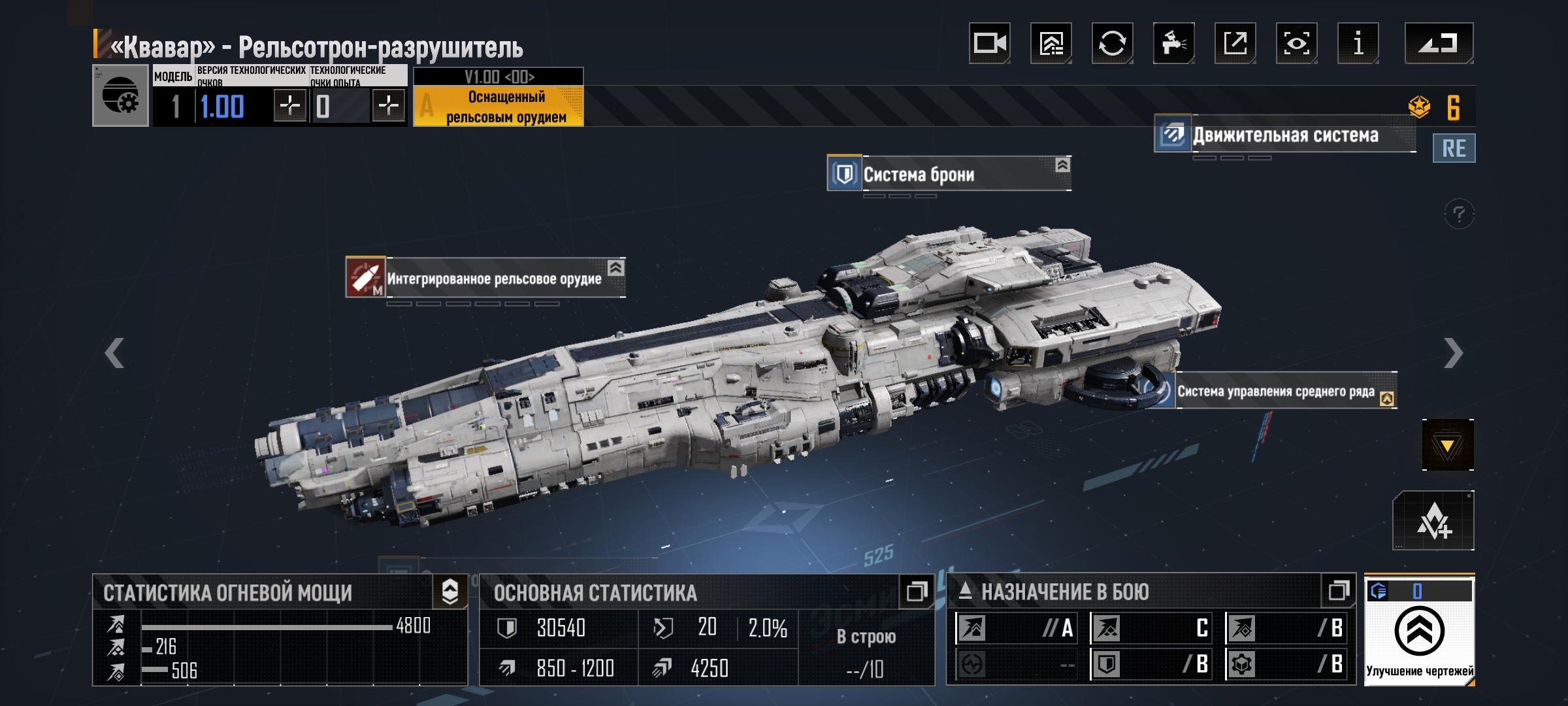Add tech experience points with plus button

point(388,105)
